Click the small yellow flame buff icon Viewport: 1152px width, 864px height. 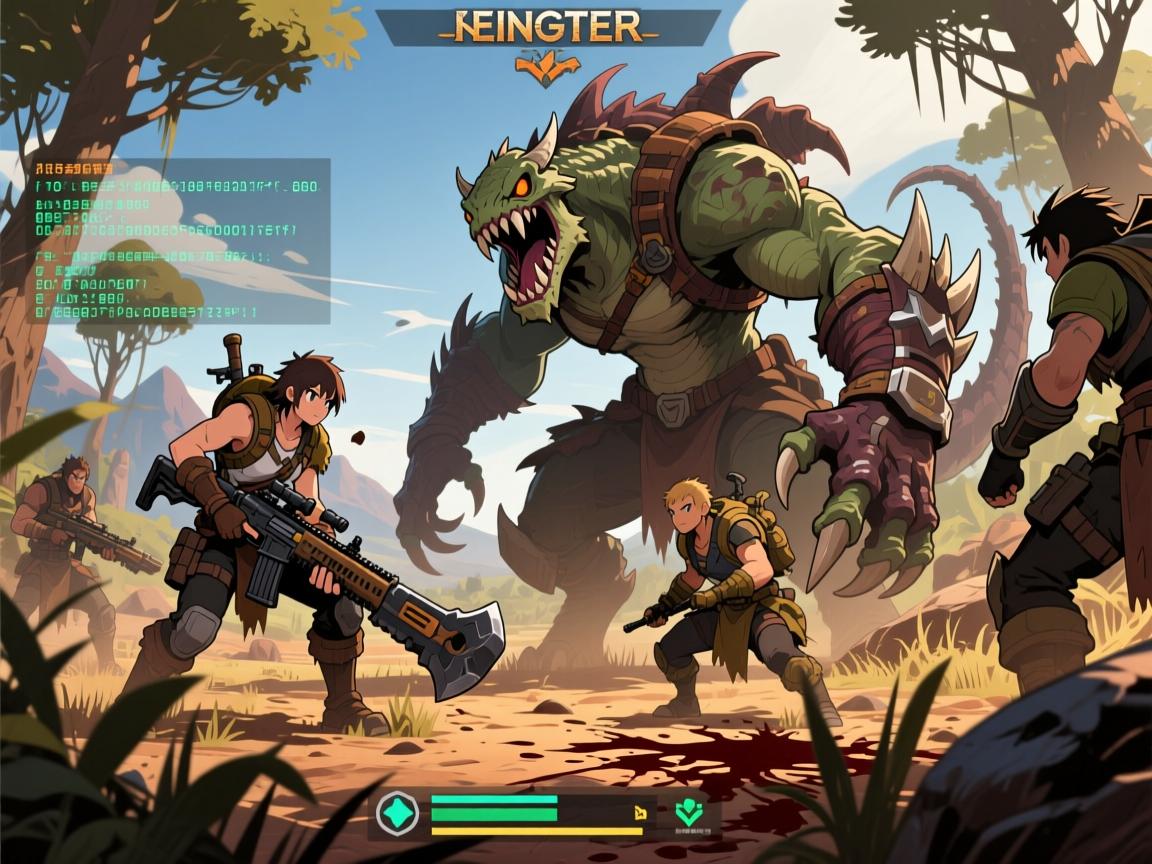click(x=637, y=814)
